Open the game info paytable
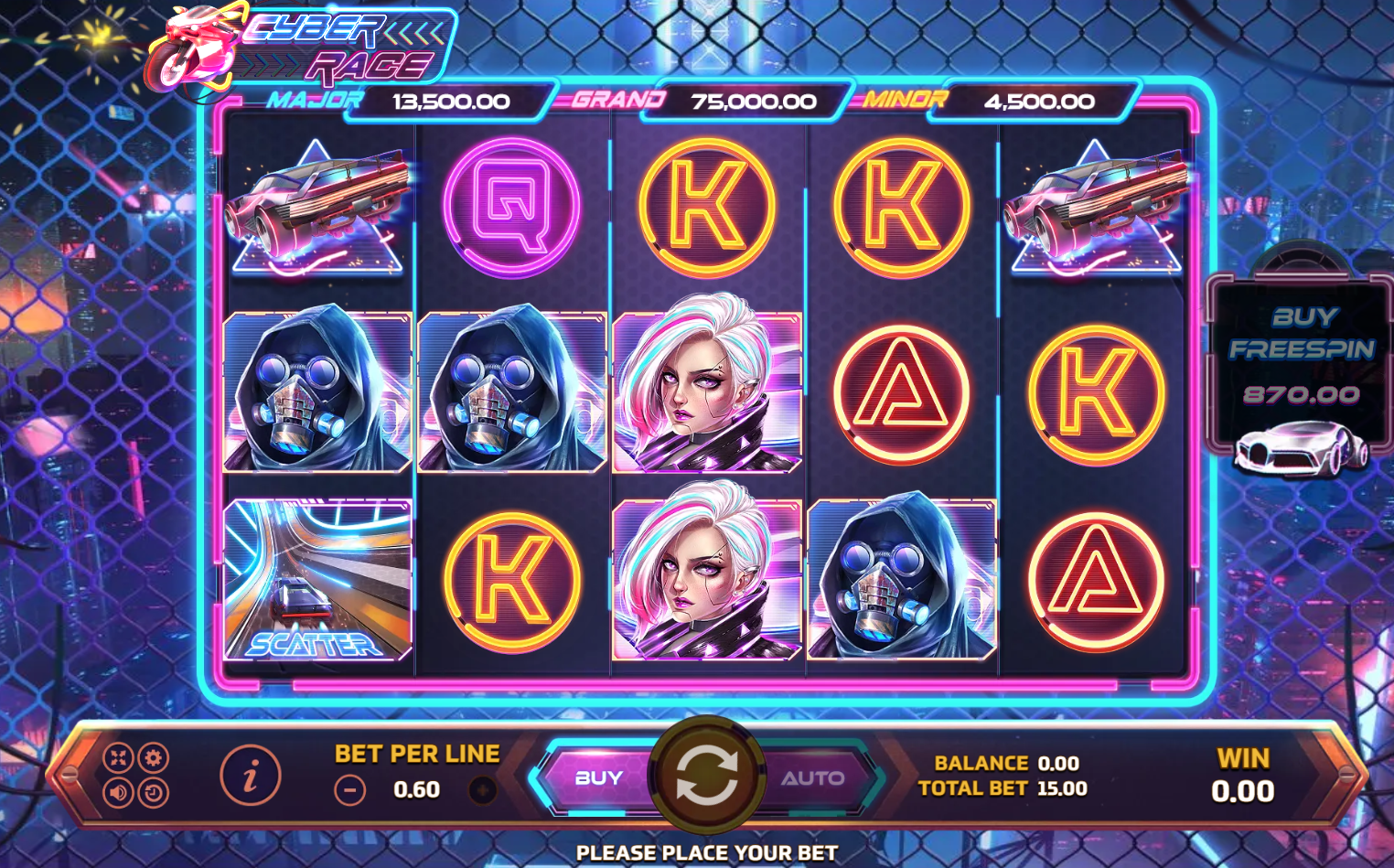This screenshot has height=868, width=1394. coord(250,776)
